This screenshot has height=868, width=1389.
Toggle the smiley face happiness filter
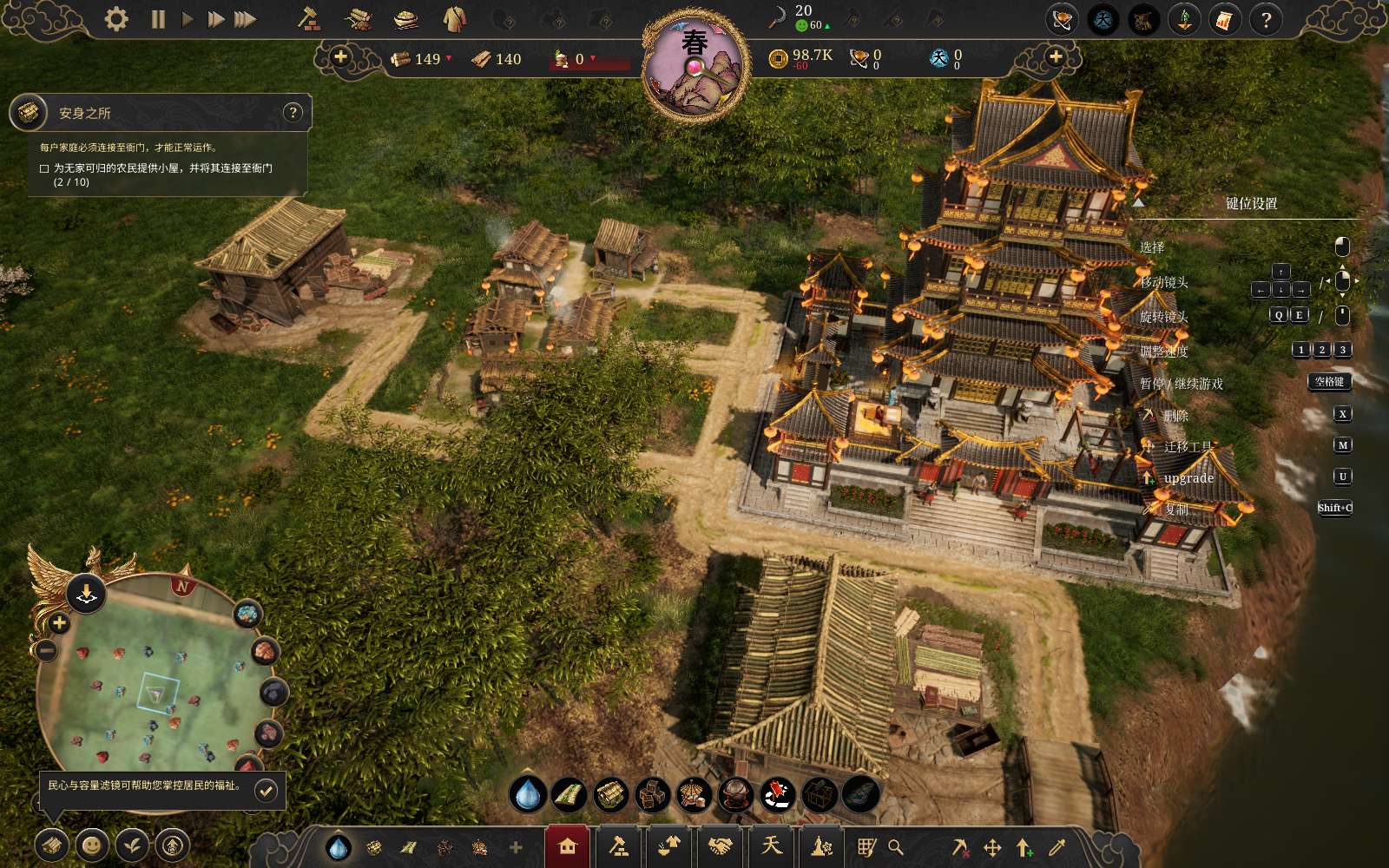tap(91, 844)
